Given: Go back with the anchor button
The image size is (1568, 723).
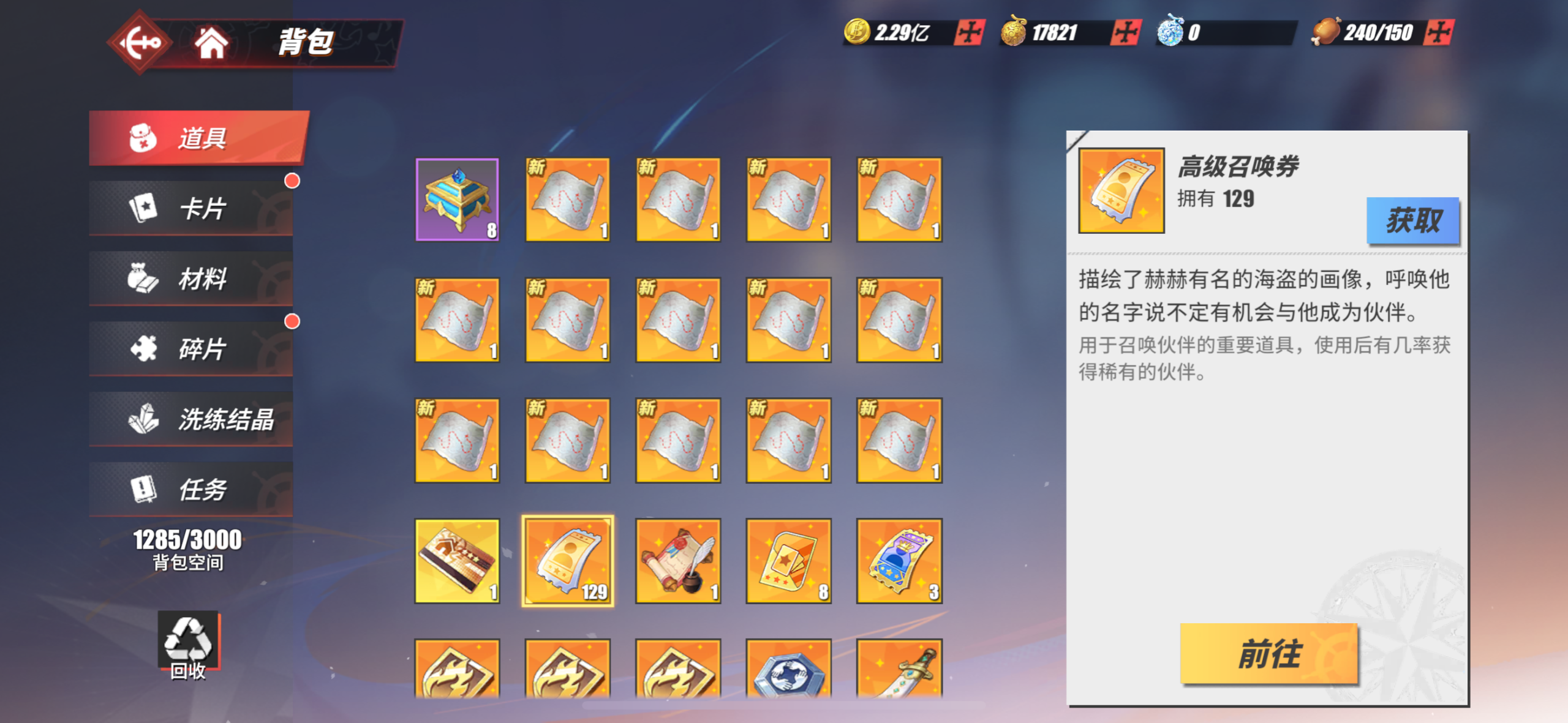Looking at the screenshot, I should tap(140, 43).
